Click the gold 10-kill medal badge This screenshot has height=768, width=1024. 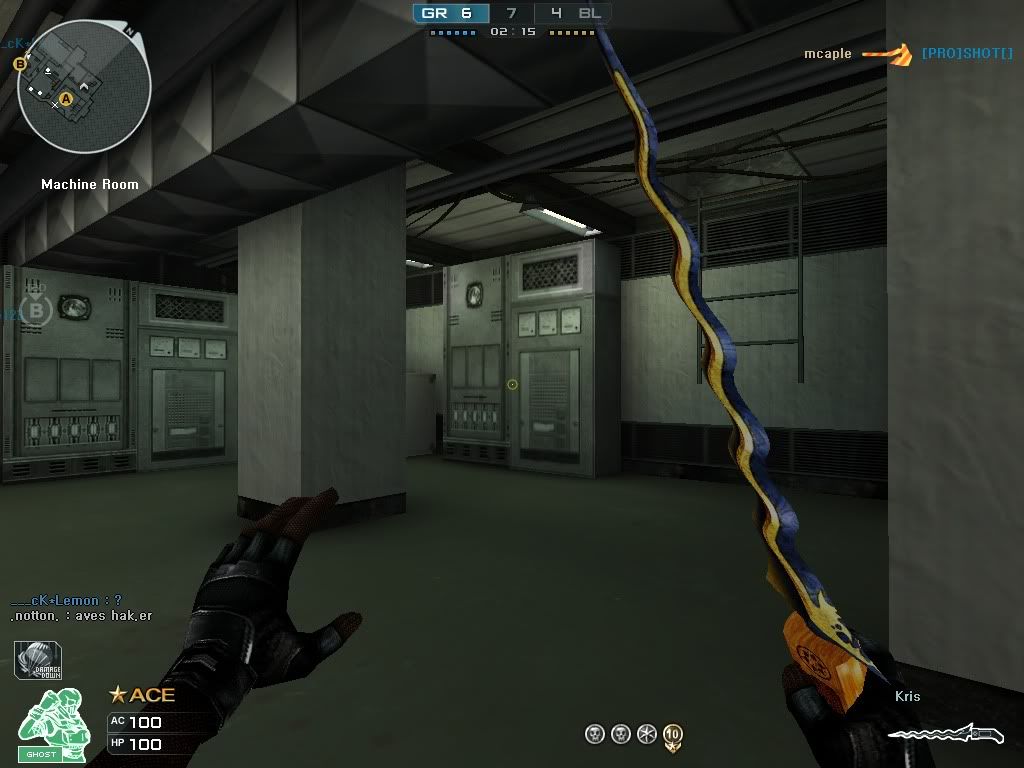[672, 736]
